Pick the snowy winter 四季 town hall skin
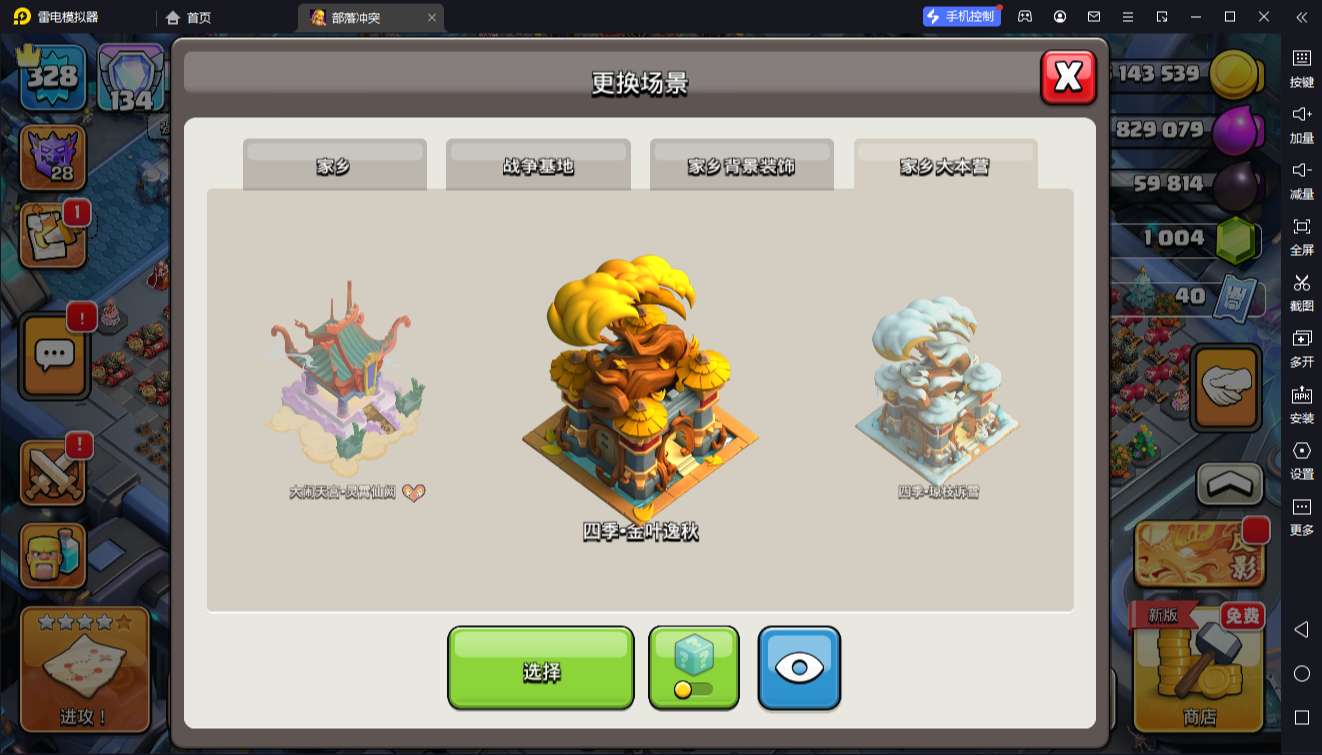The image size is (1322, 755). pos(937,390)
